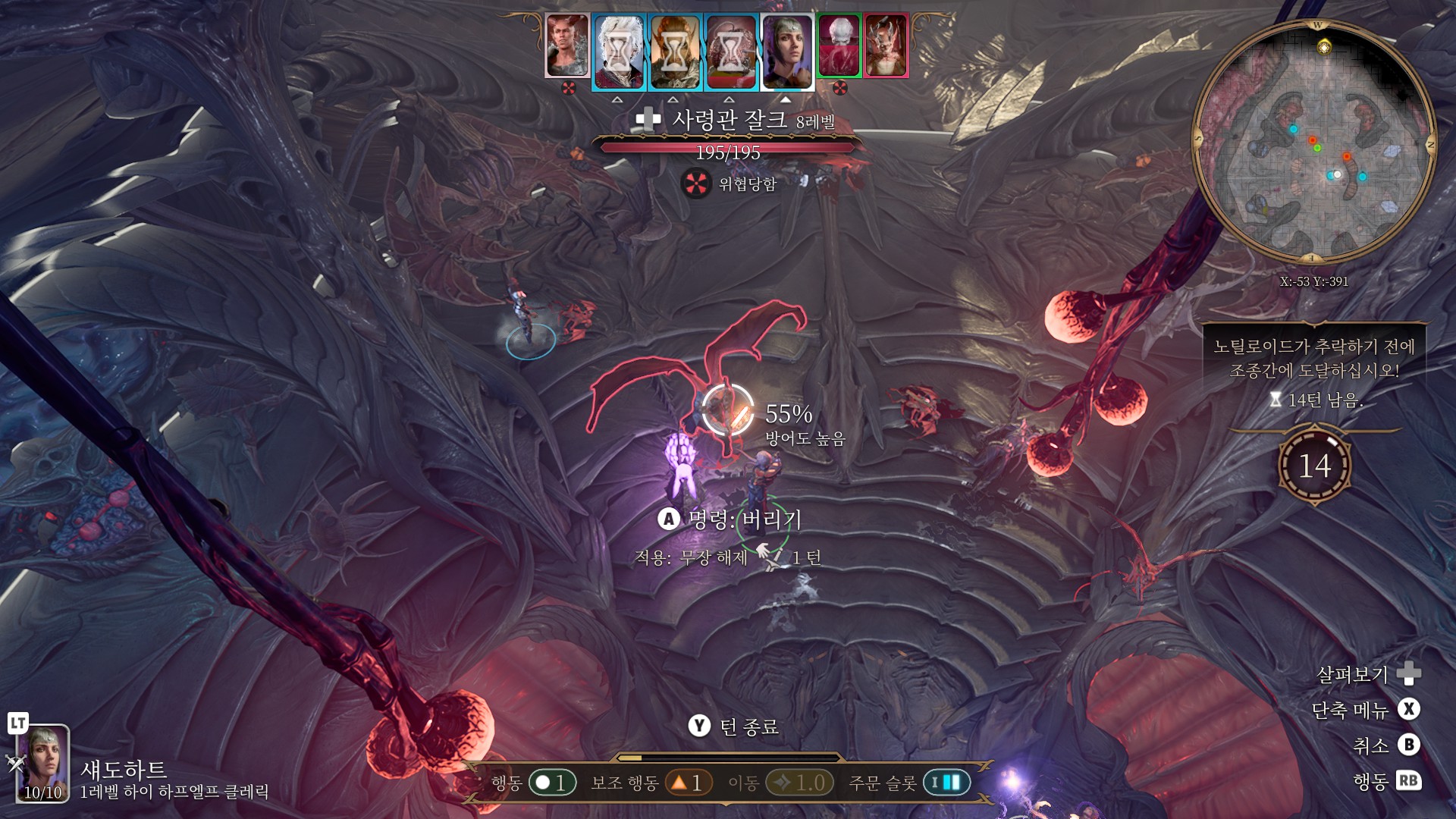Image resolution: width=1456 pixels, height=819 pixels.
Task: Select white-haired Astarion in the turn order
Action: point(619,52)
